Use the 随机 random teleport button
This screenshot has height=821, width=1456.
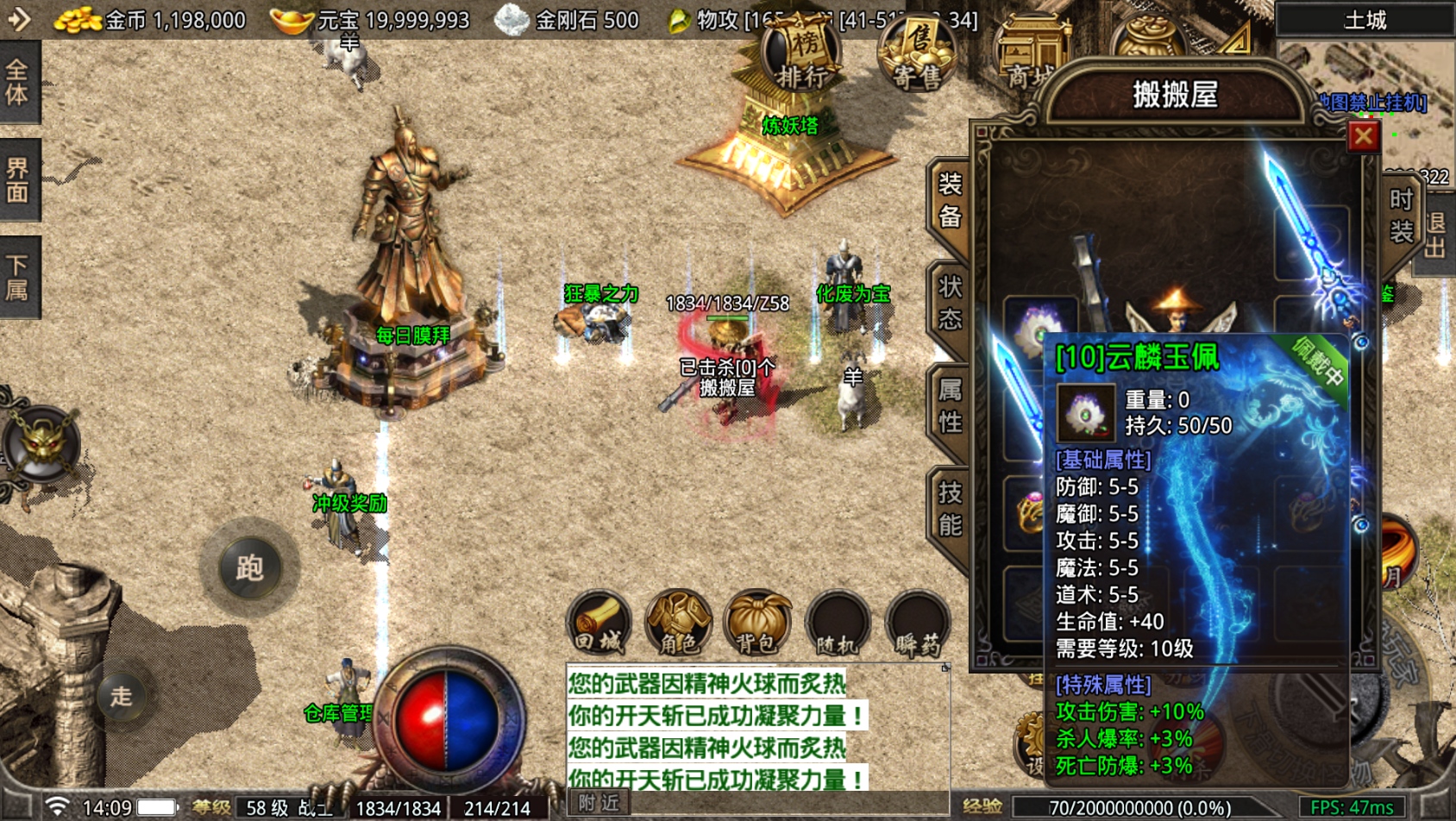point(837,624)
